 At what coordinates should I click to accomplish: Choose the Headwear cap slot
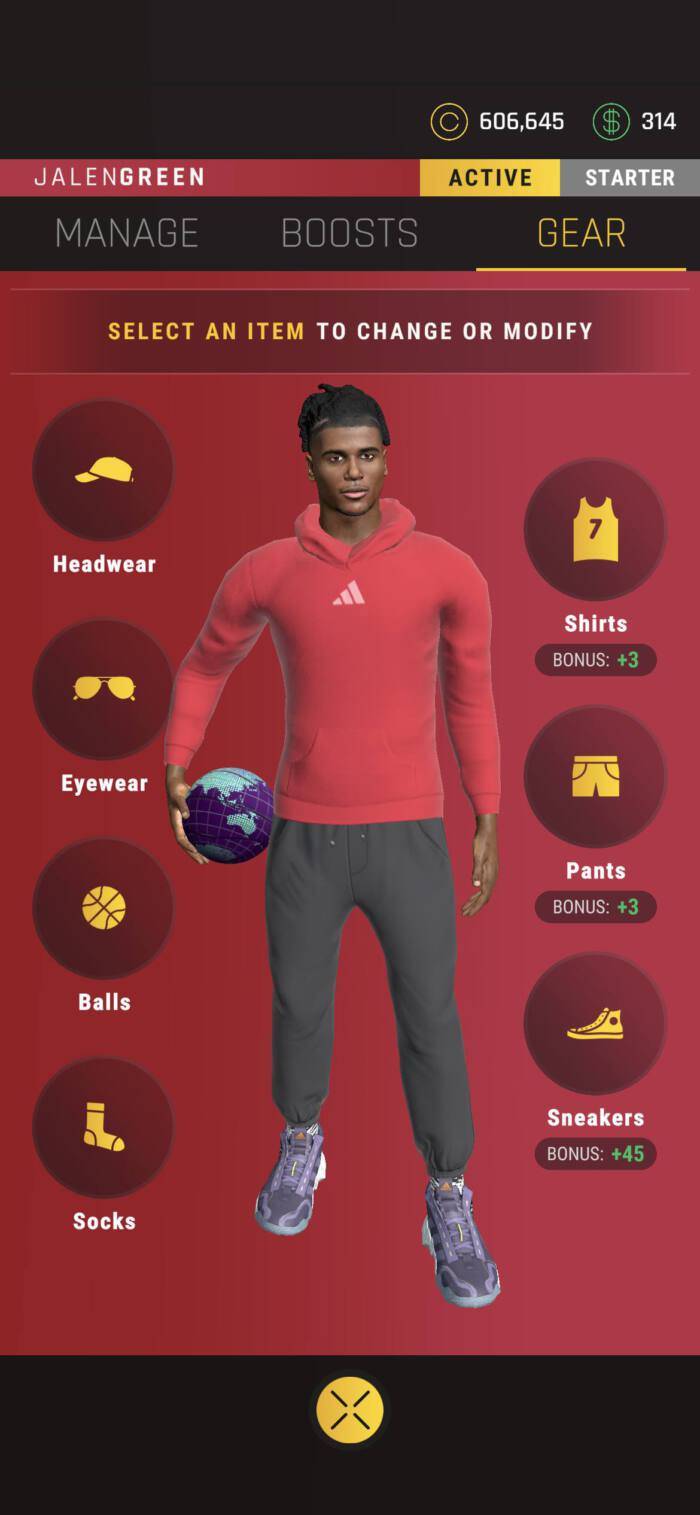click(104, 469)
